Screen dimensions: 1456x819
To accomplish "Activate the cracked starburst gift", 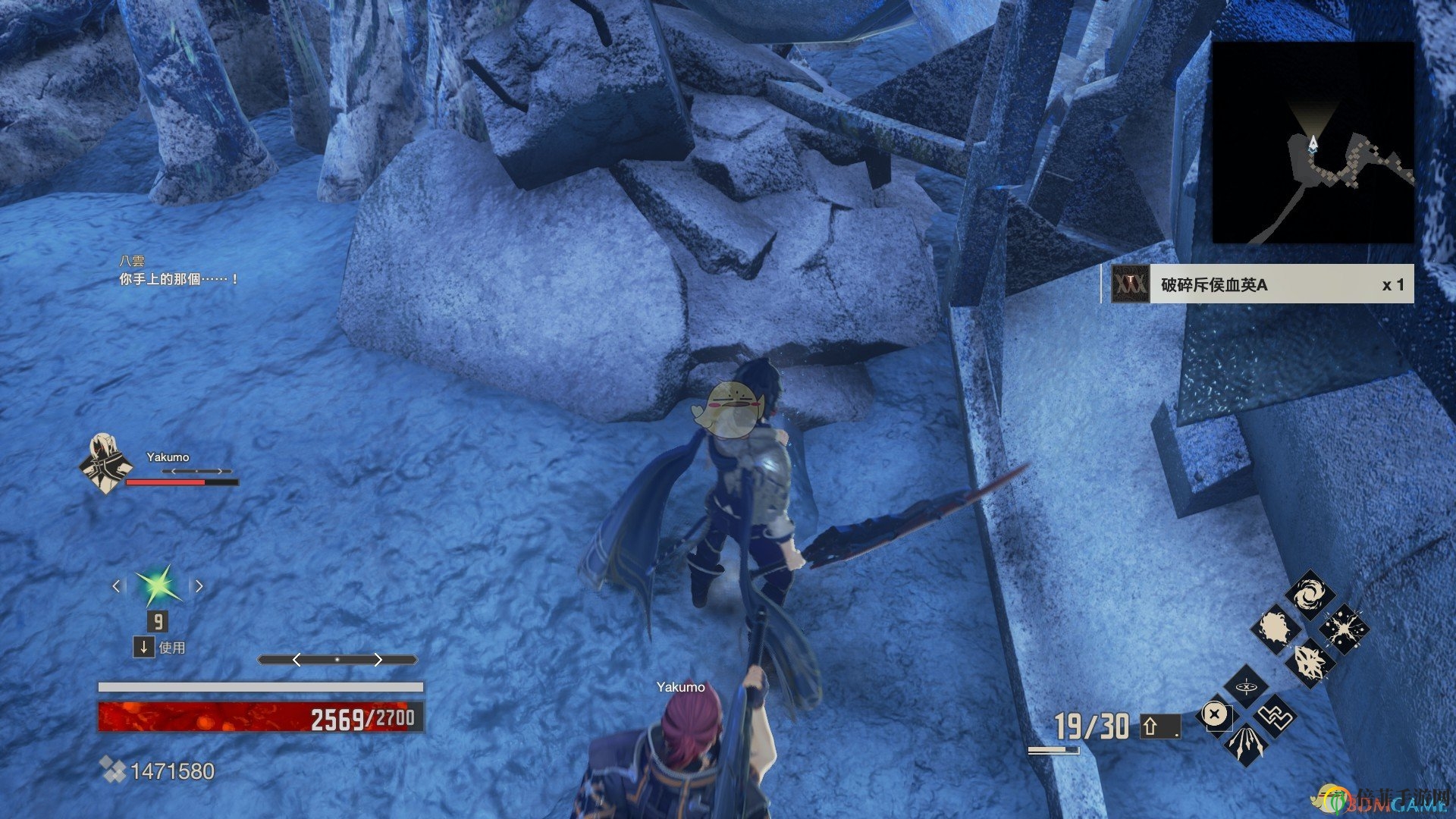I will (x=1344, y=629).
